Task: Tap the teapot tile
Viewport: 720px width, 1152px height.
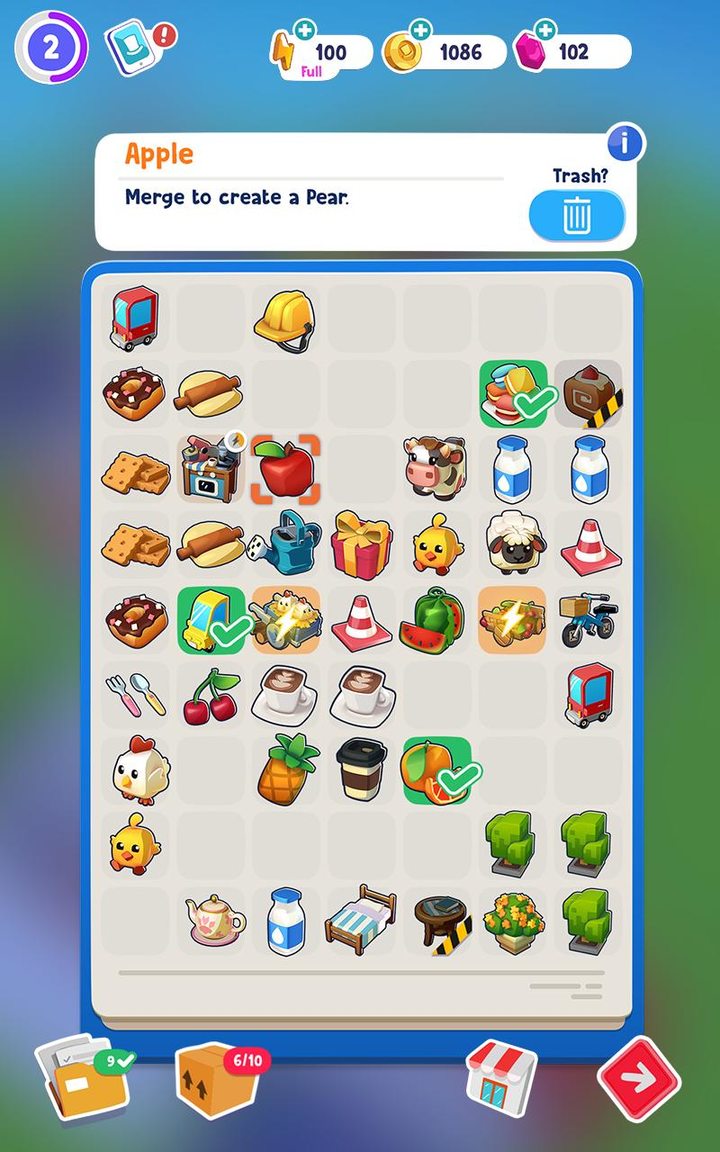Action: [x=212, y=920]
